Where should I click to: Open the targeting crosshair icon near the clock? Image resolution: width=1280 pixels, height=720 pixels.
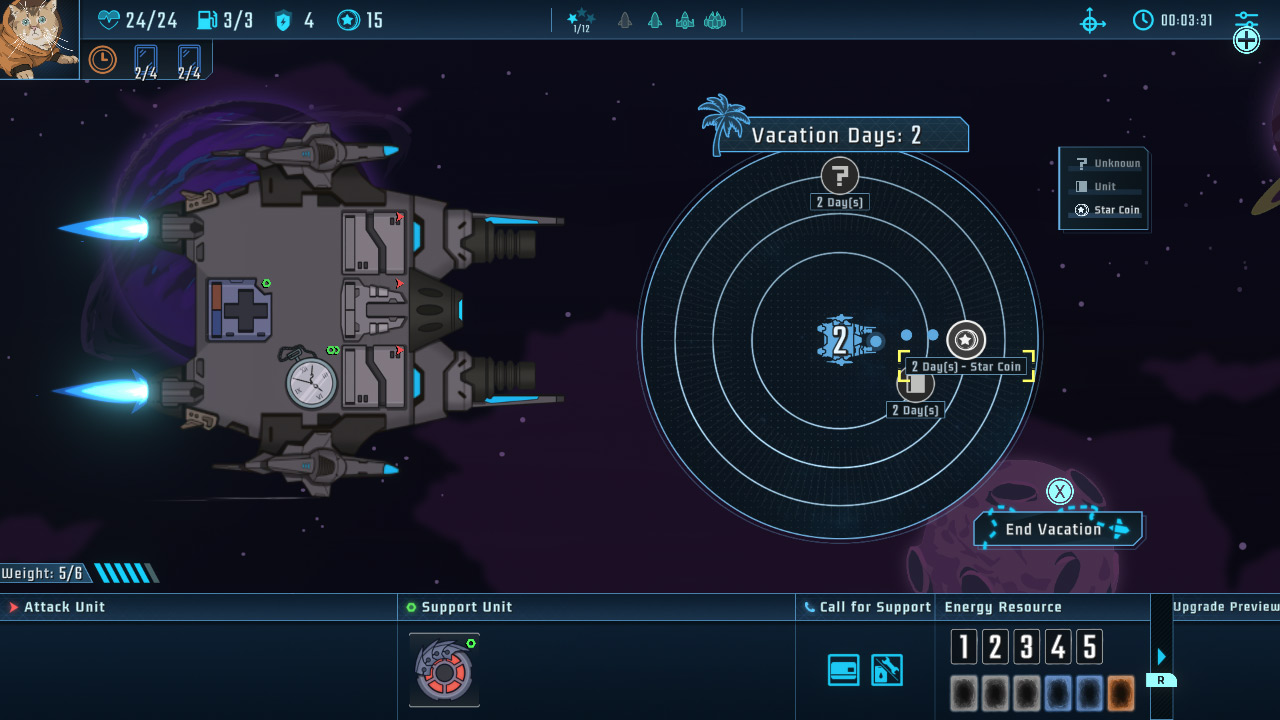click(x=1092, y=20)
